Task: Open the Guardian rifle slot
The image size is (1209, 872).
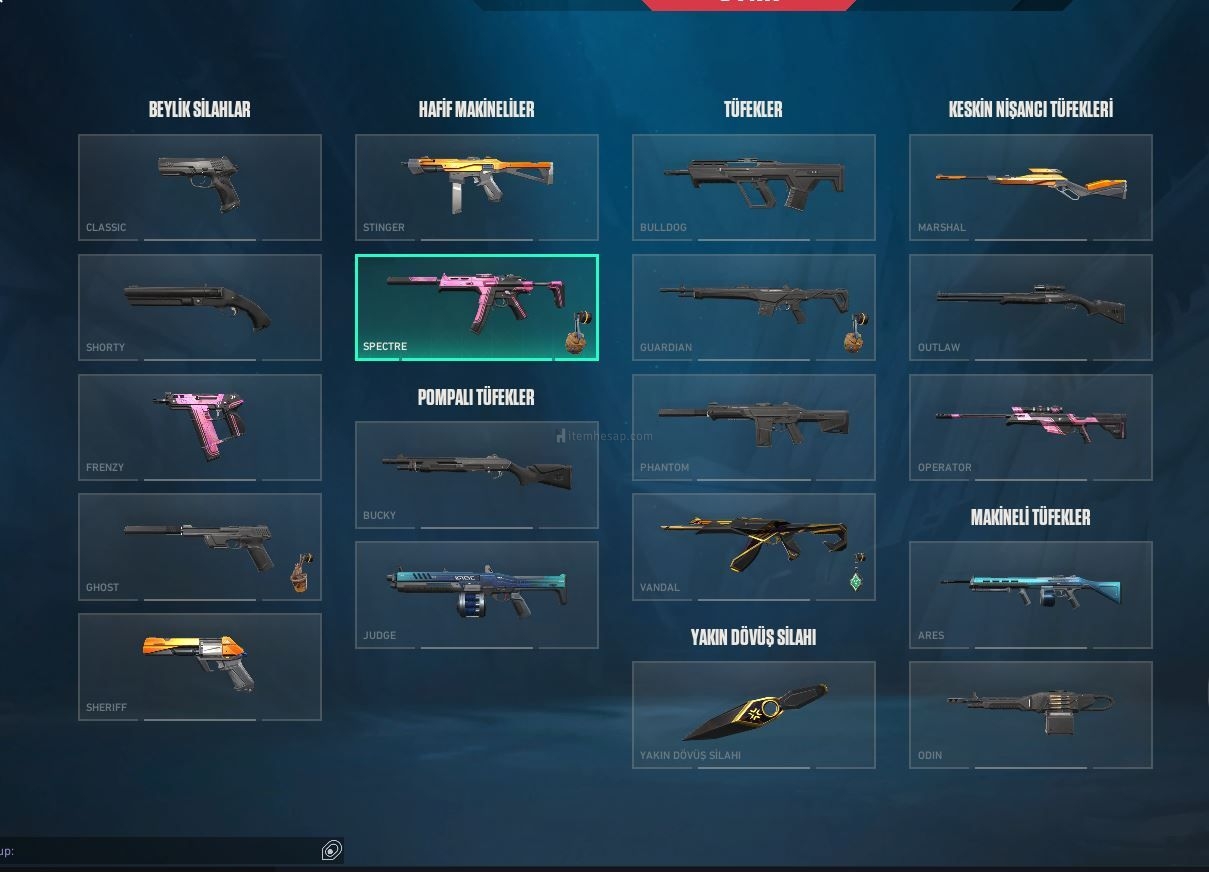Action: point(754,307)
